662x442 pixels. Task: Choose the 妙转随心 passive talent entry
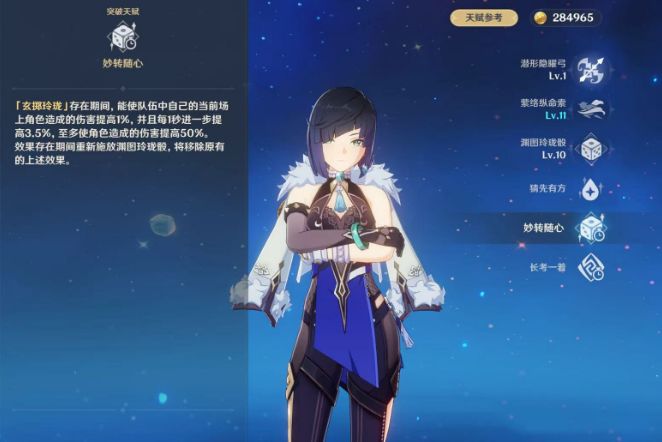(590, 227)
